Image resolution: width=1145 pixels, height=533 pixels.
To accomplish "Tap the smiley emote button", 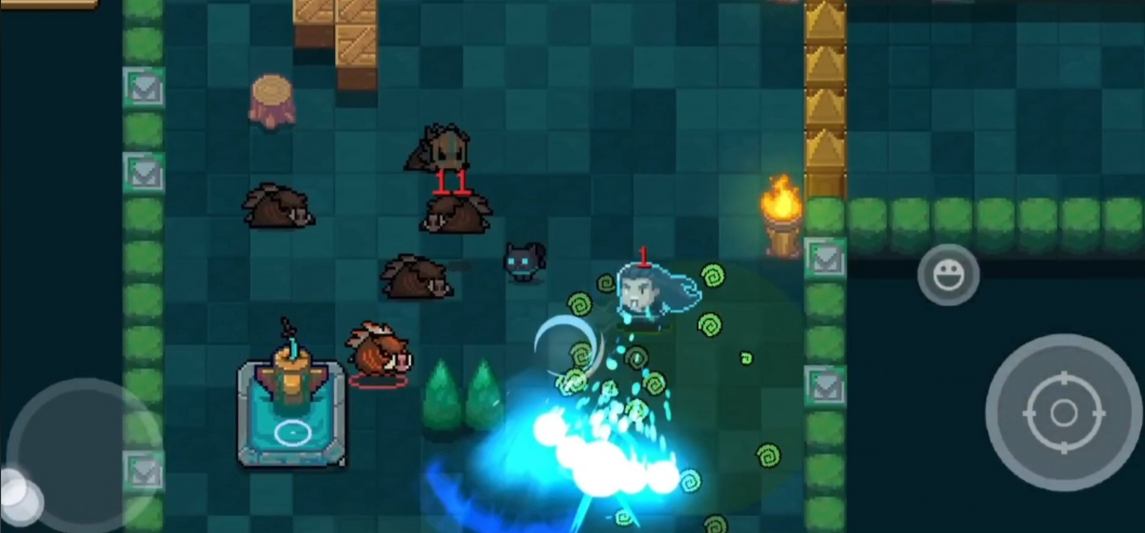I will (x=948, y=274).
